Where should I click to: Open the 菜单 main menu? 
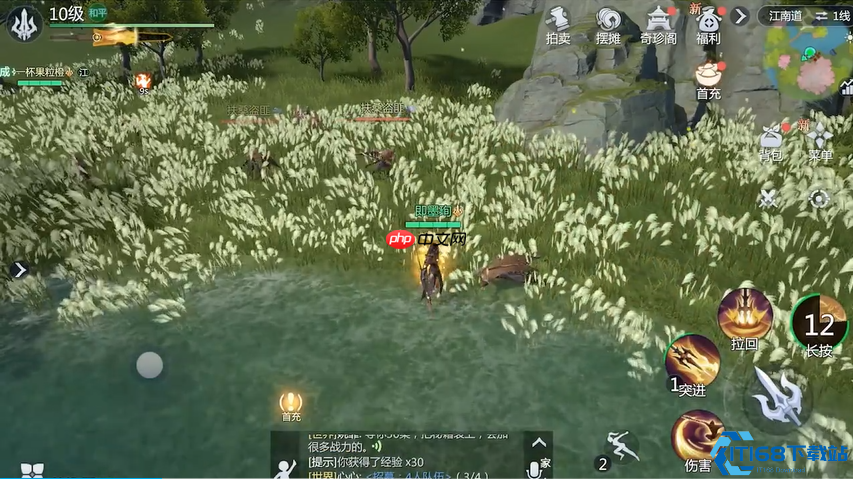click(820, 142)
